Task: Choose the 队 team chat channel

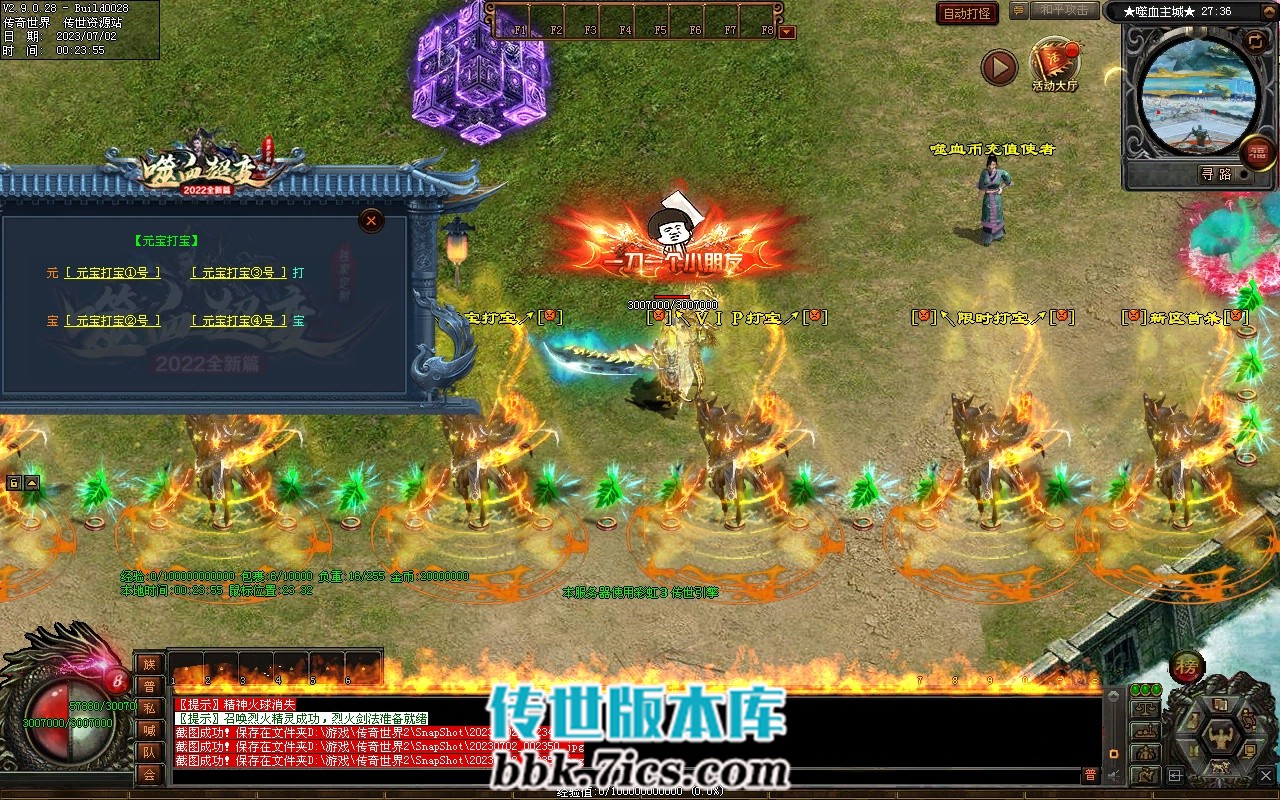Action: [148, 752]
